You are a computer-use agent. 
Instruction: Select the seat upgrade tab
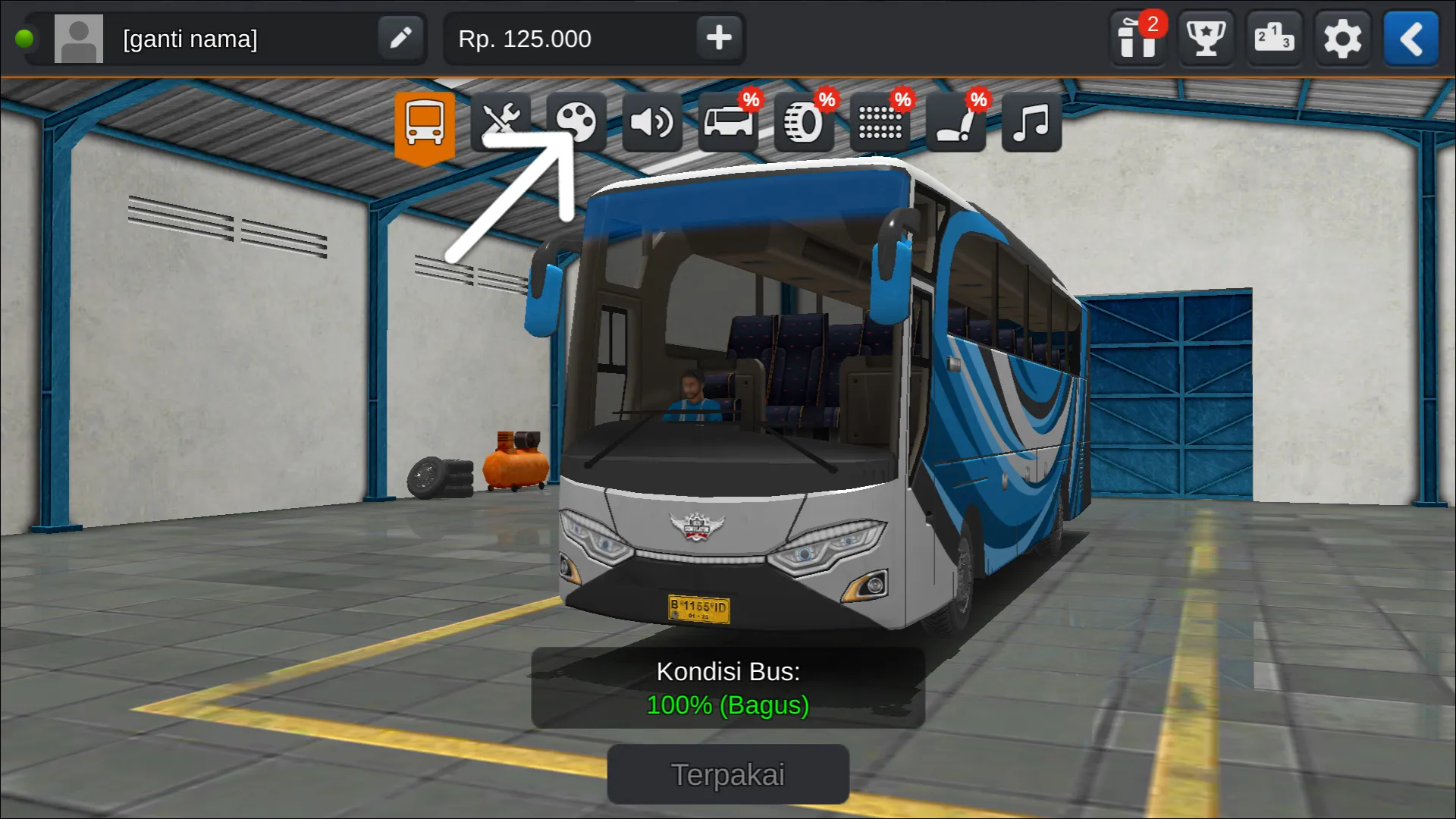point(955,121)
